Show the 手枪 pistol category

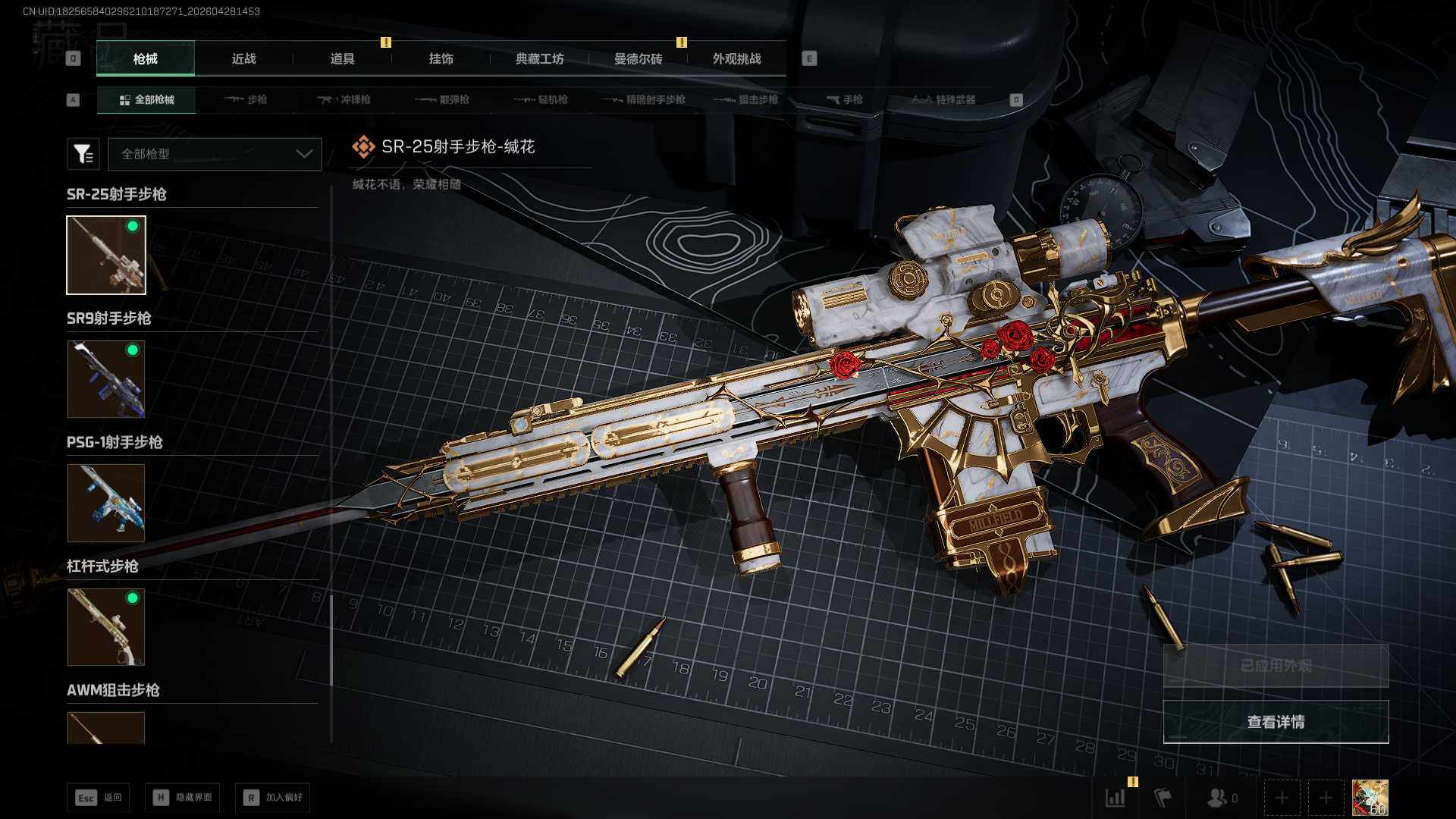tap(844, 99)
